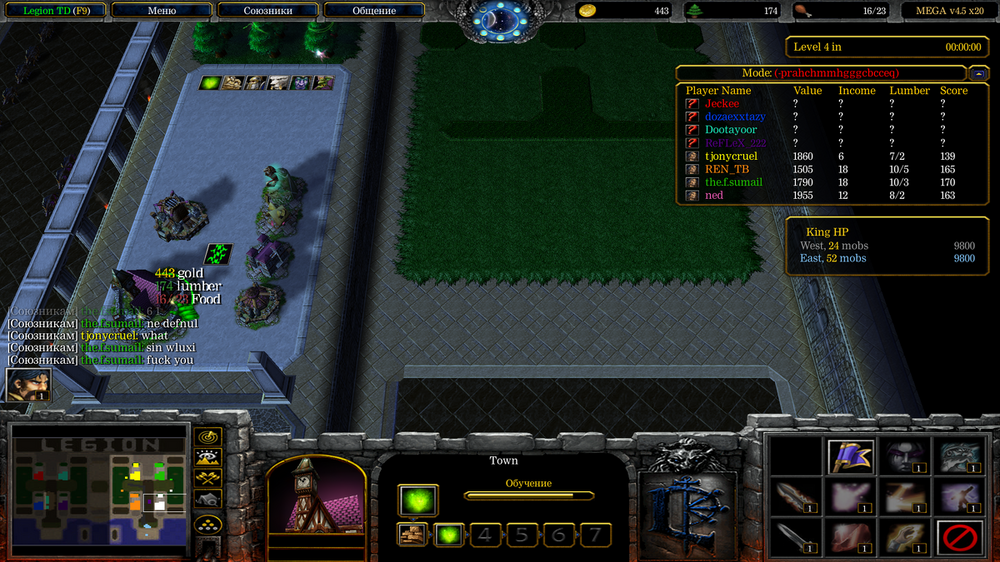
Task: Select the currently training green unit icon
Action: coord(417,498)
